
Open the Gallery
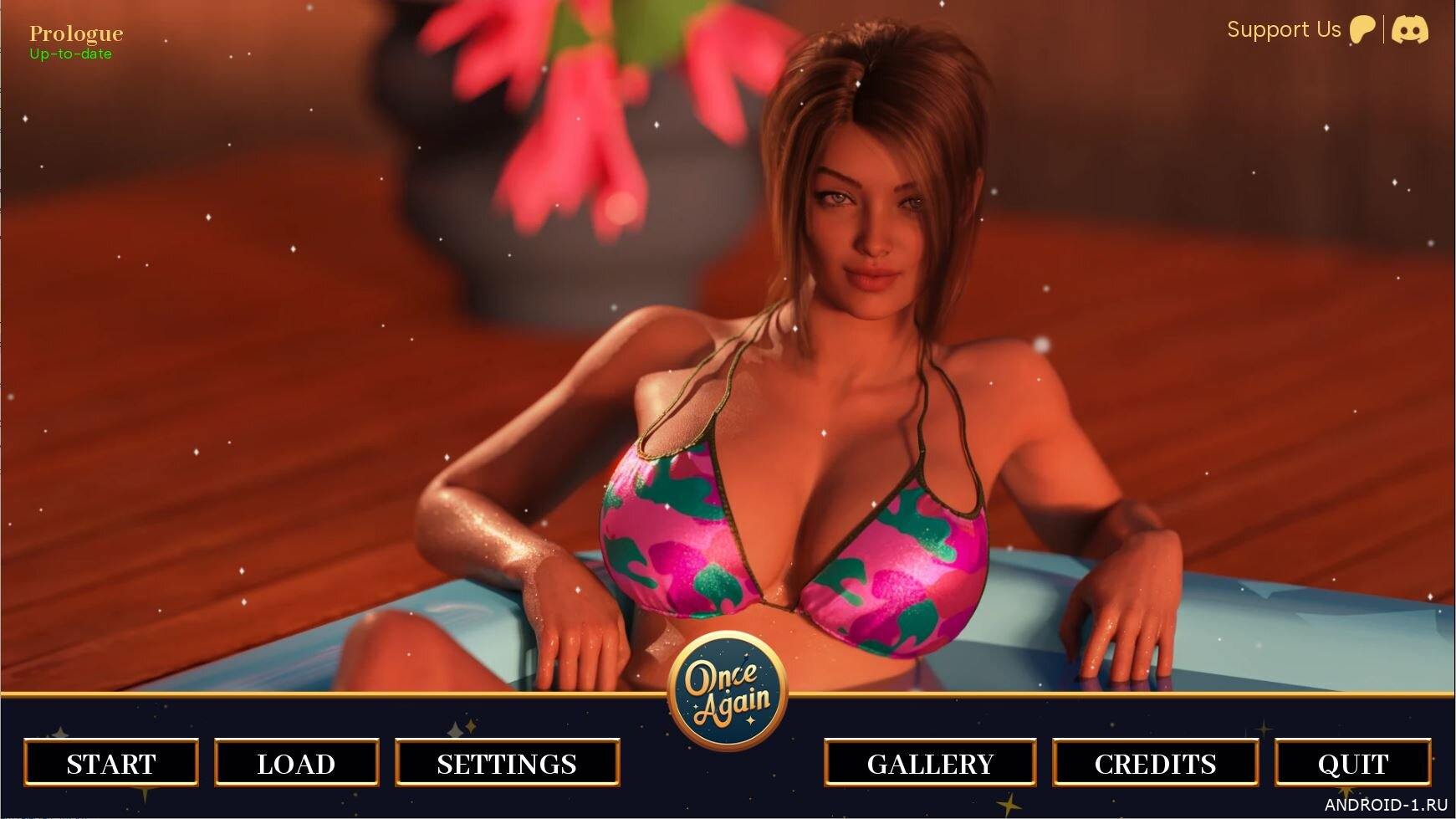pyautogui.click(x=930, y=763)
